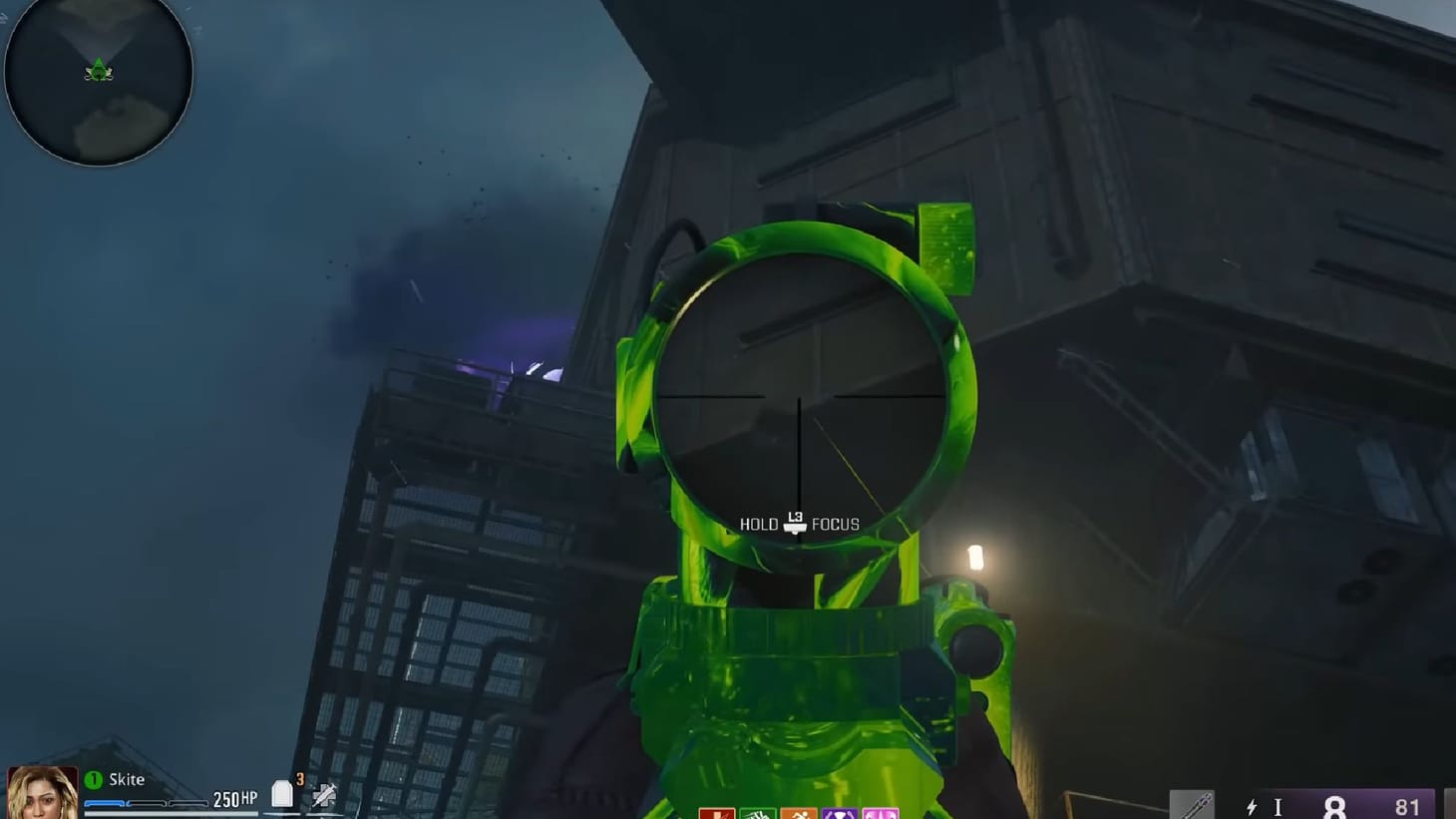The image size is (1456, 819).
Task: Select the orange Stamin-Up perk icon
Action: pos(798,813)
